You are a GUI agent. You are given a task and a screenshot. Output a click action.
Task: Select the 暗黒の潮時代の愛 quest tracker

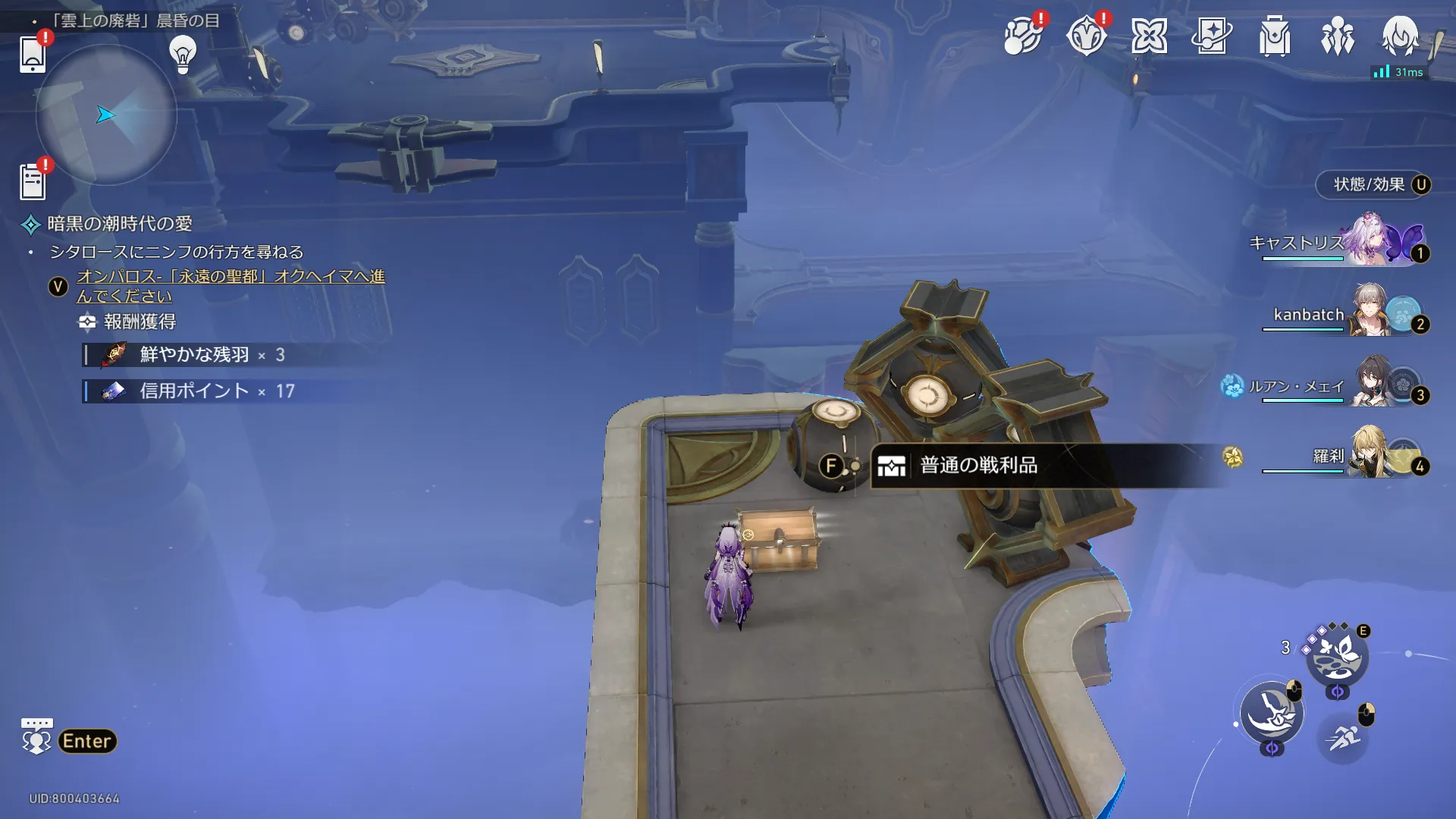(120, 224)
